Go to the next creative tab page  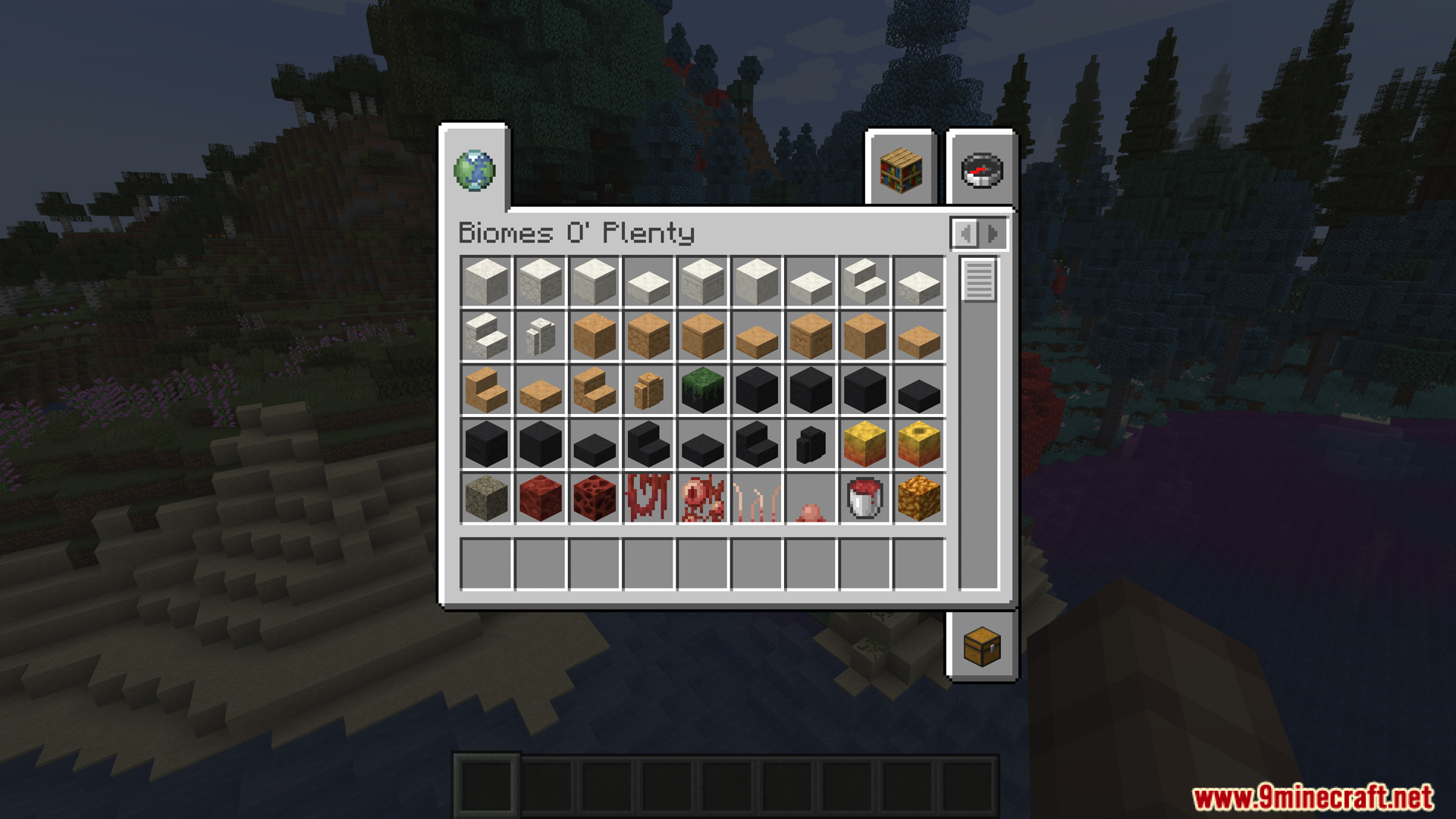[x=993, y=234]
